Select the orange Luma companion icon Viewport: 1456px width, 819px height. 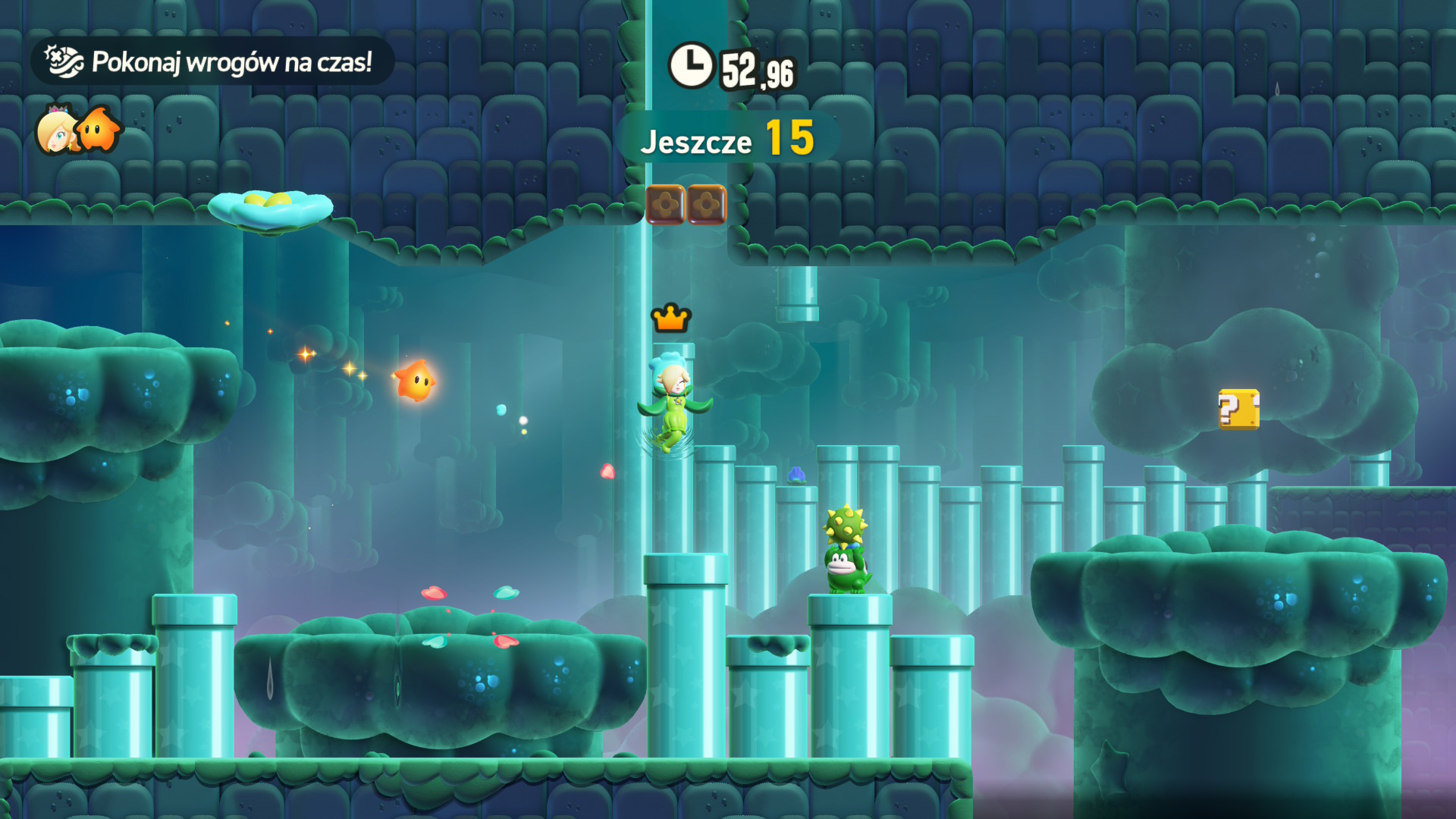click(x=99, y=130)
